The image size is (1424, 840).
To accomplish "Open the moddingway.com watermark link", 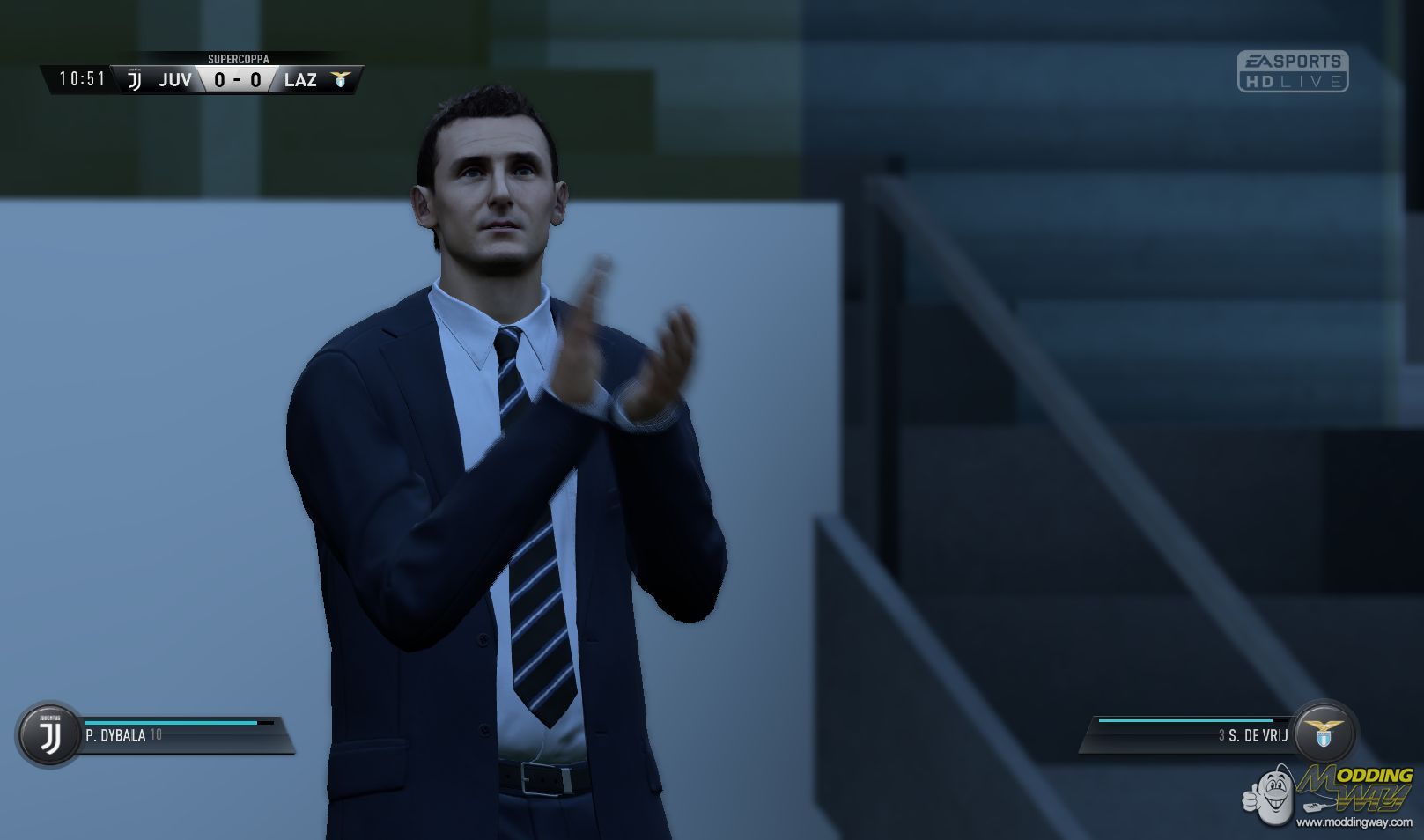I will [x=1354, y=822].
